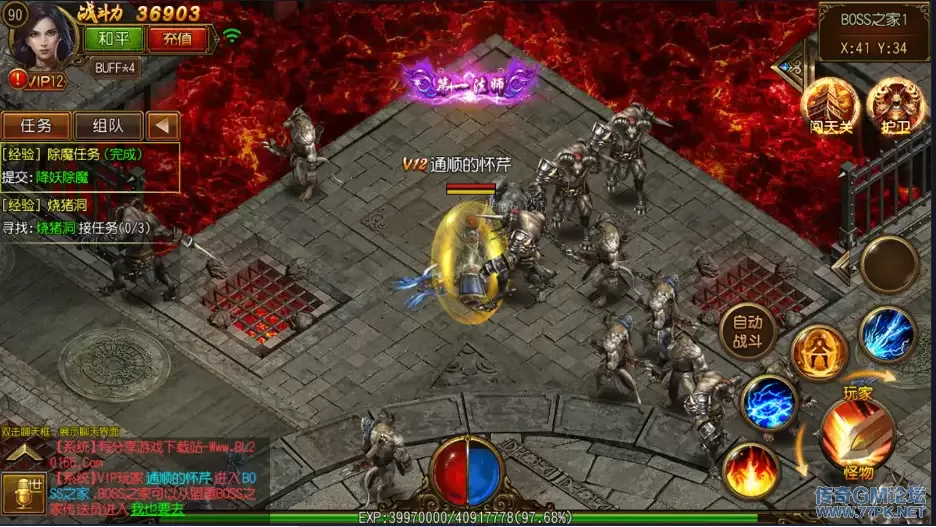Image resolution: width=936 pixels, height=527 pixels.
Task: Cast the blue lightning bolt skill
Action: [x=886, y=335]
